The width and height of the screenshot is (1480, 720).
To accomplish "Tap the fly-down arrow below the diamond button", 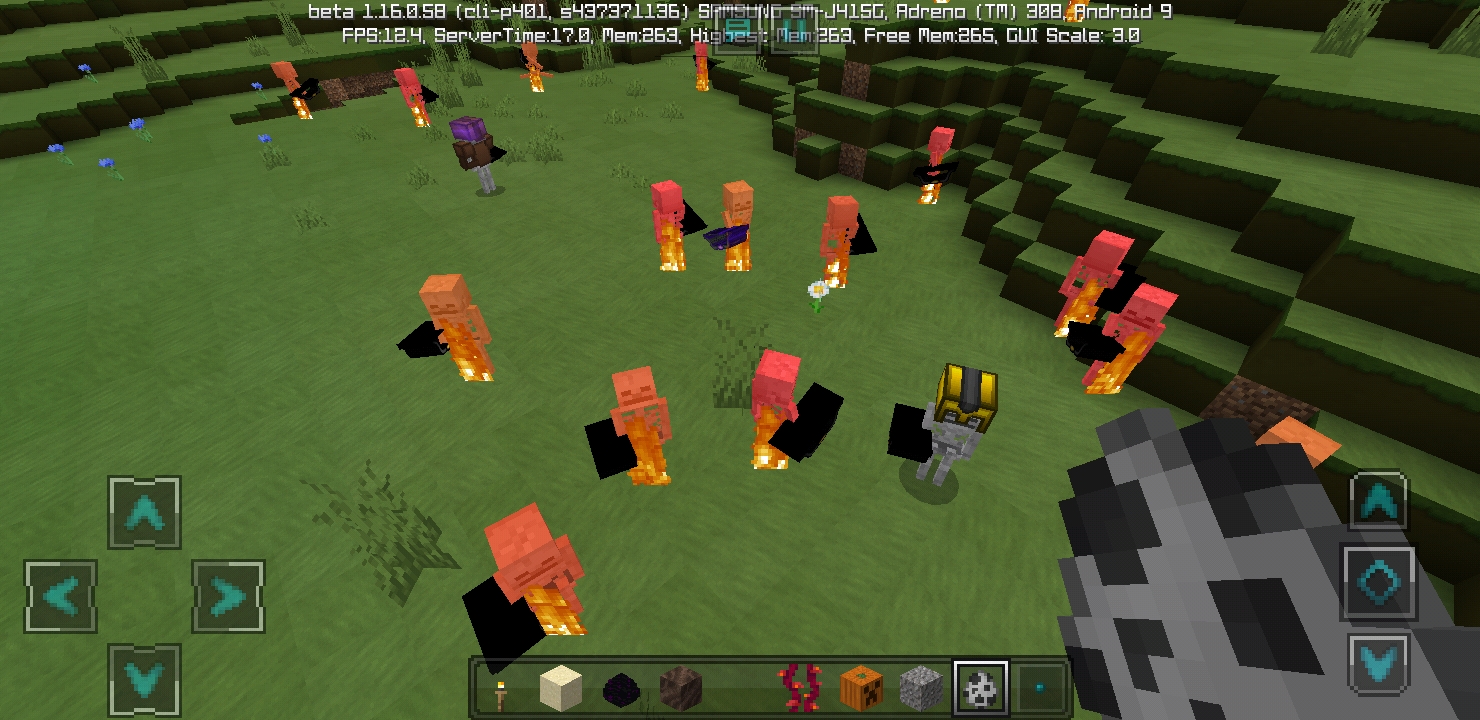I will pos(1378,663).
